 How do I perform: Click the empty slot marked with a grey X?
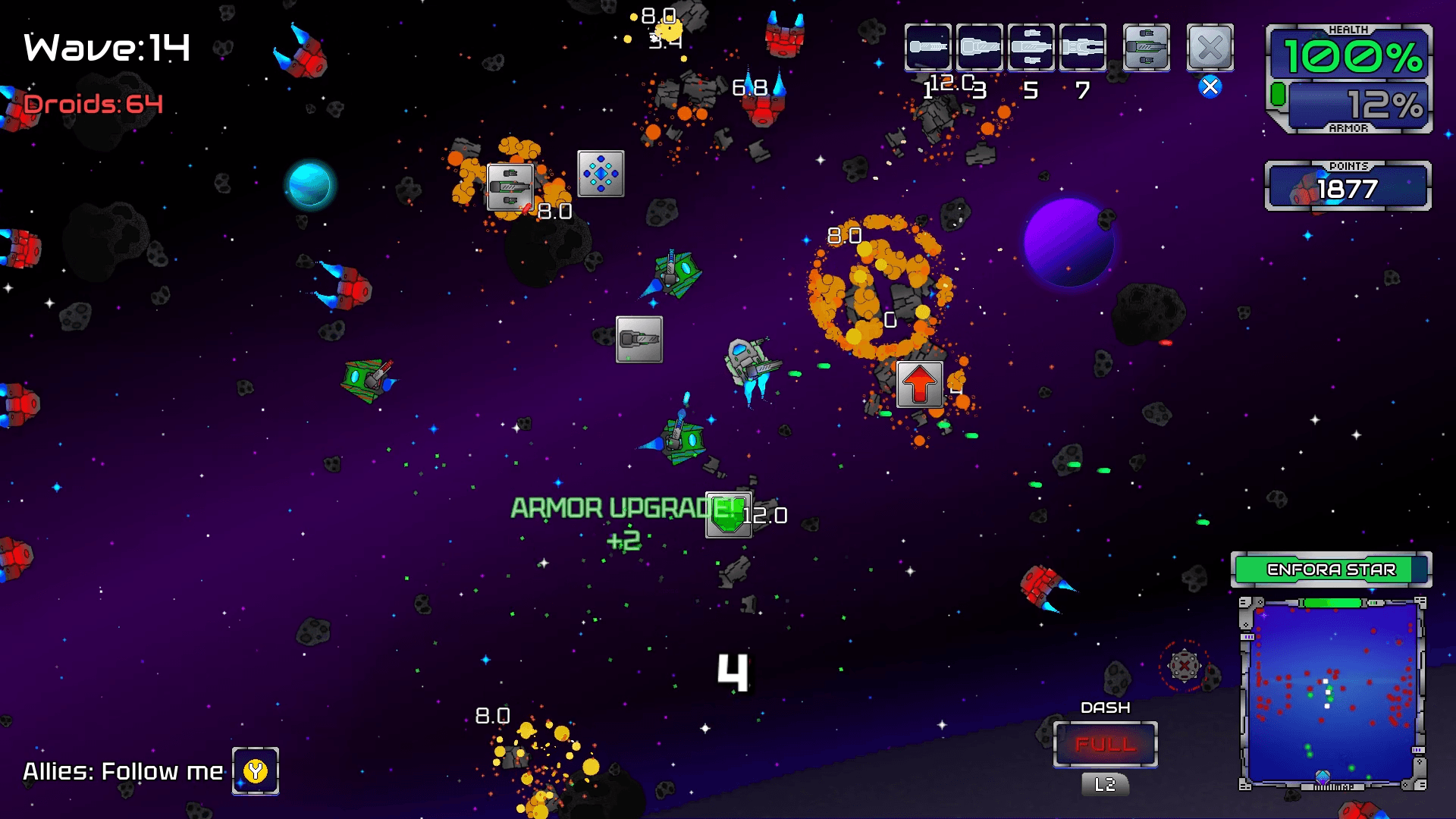(x=1210, y=47)
